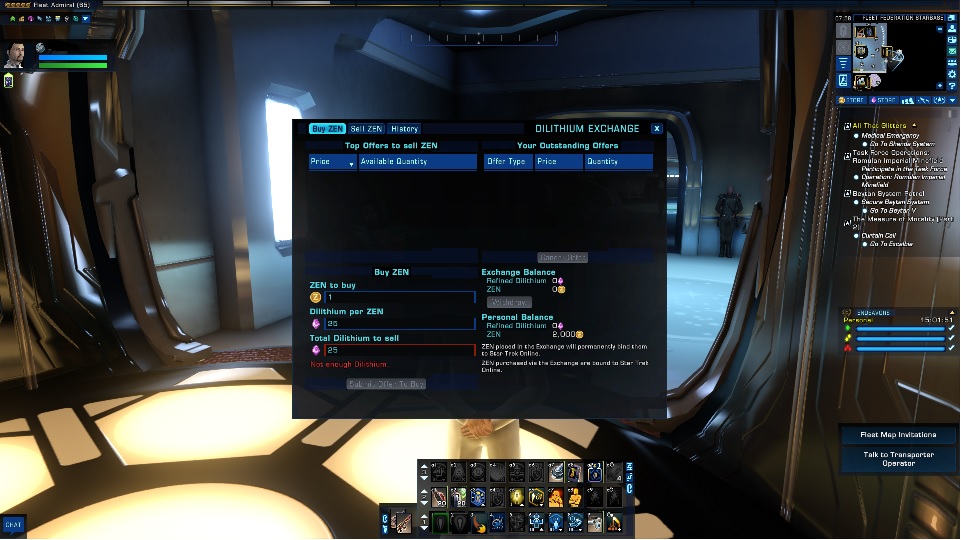The width and height of the screenshot is (961, 540).
Task: Open the History tab
Action: click(x=404, y=129)
